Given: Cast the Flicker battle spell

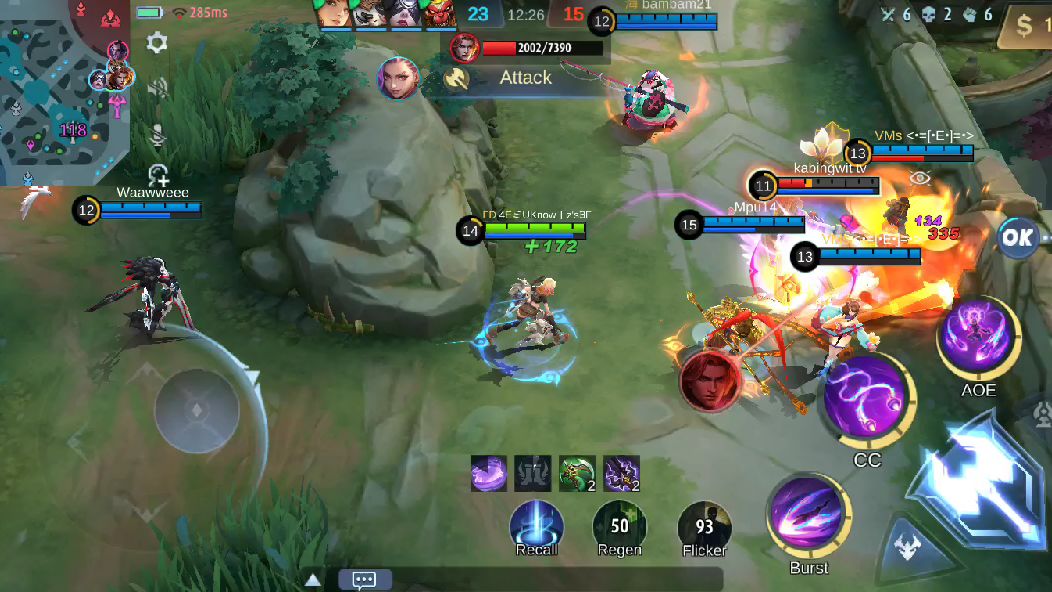Looking at the screenshot, I should (x=704, y=527).
